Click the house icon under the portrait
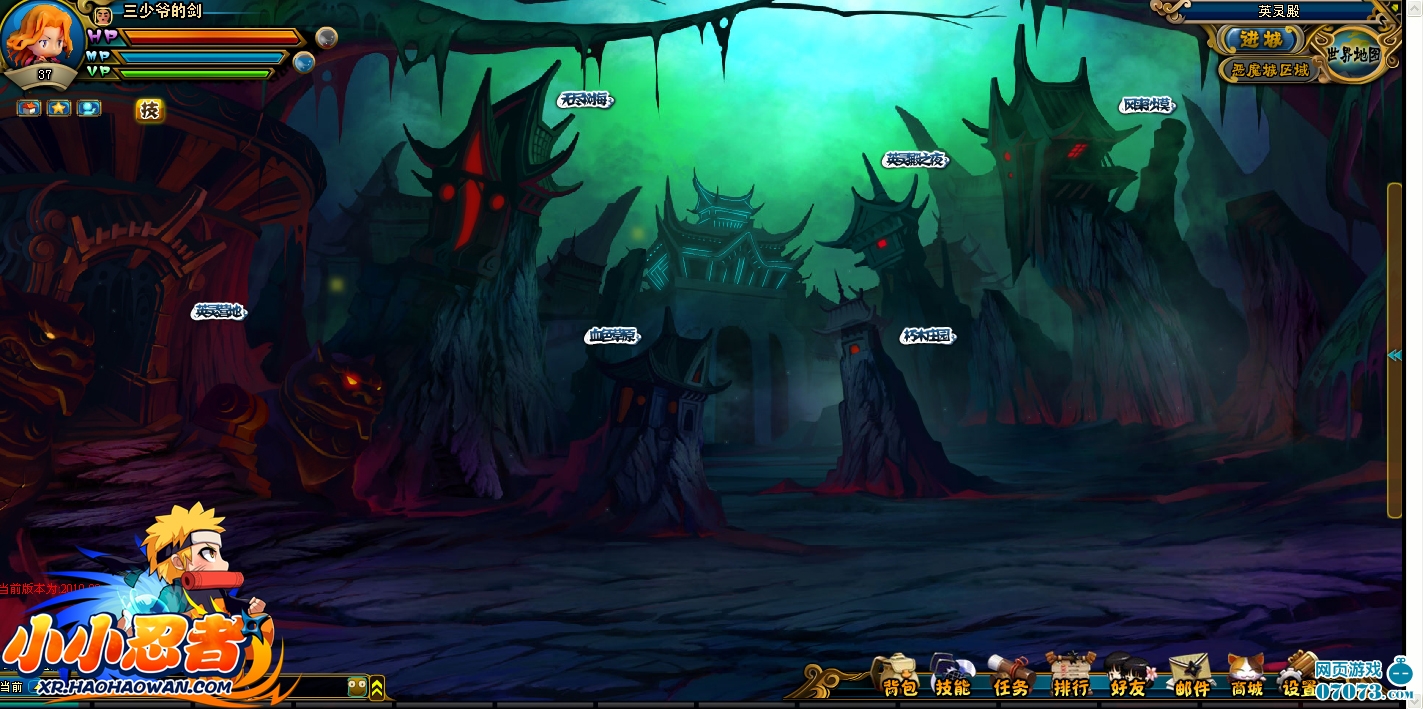 (29, 107)
